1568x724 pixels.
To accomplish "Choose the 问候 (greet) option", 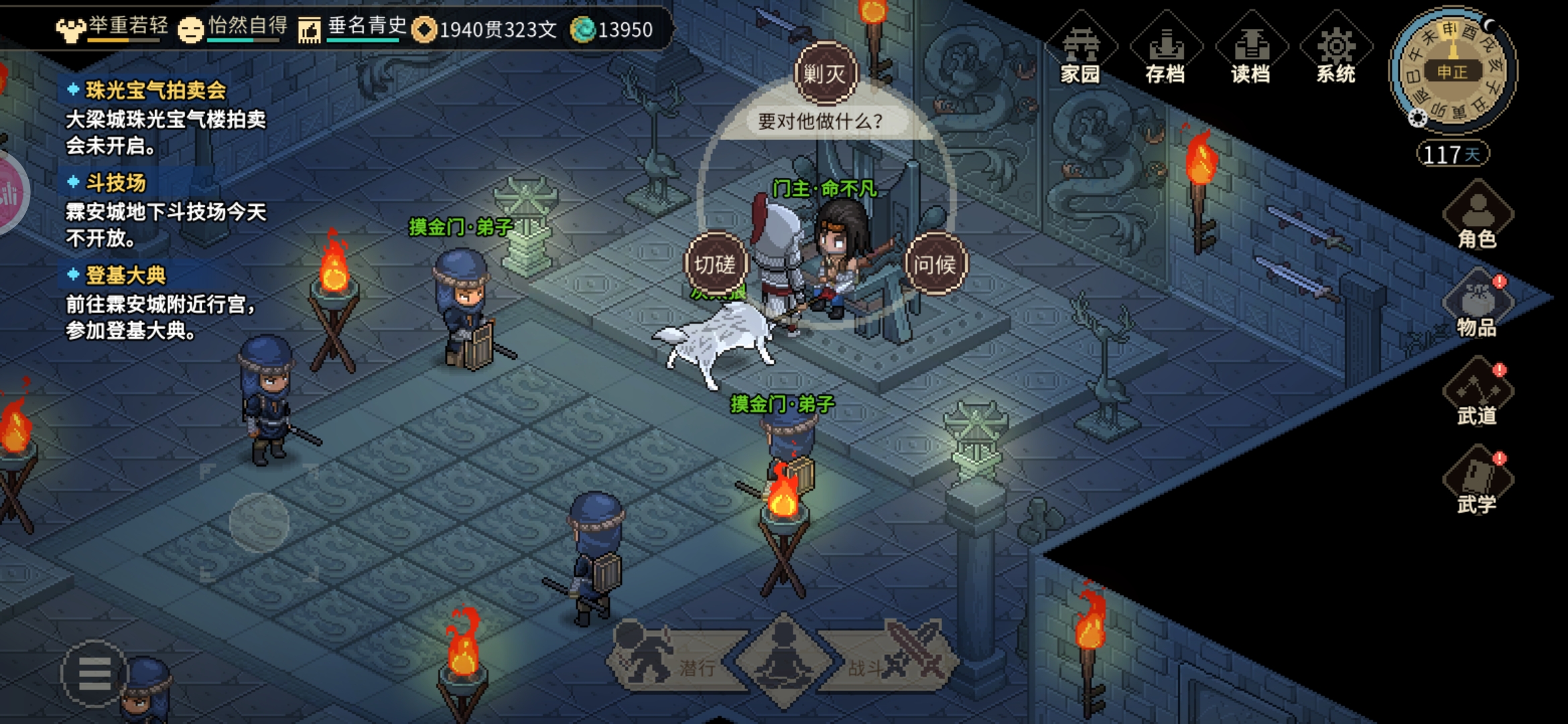I will click(935, 264).
